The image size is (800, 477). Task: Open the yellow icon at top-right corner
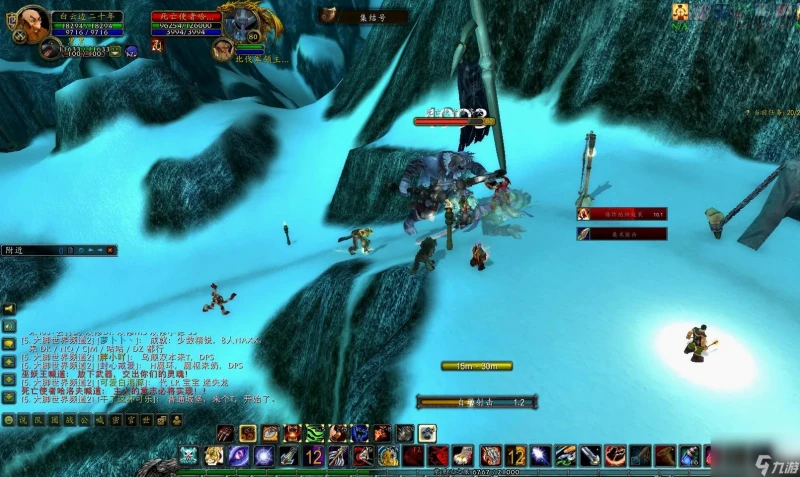coord(681,11)
